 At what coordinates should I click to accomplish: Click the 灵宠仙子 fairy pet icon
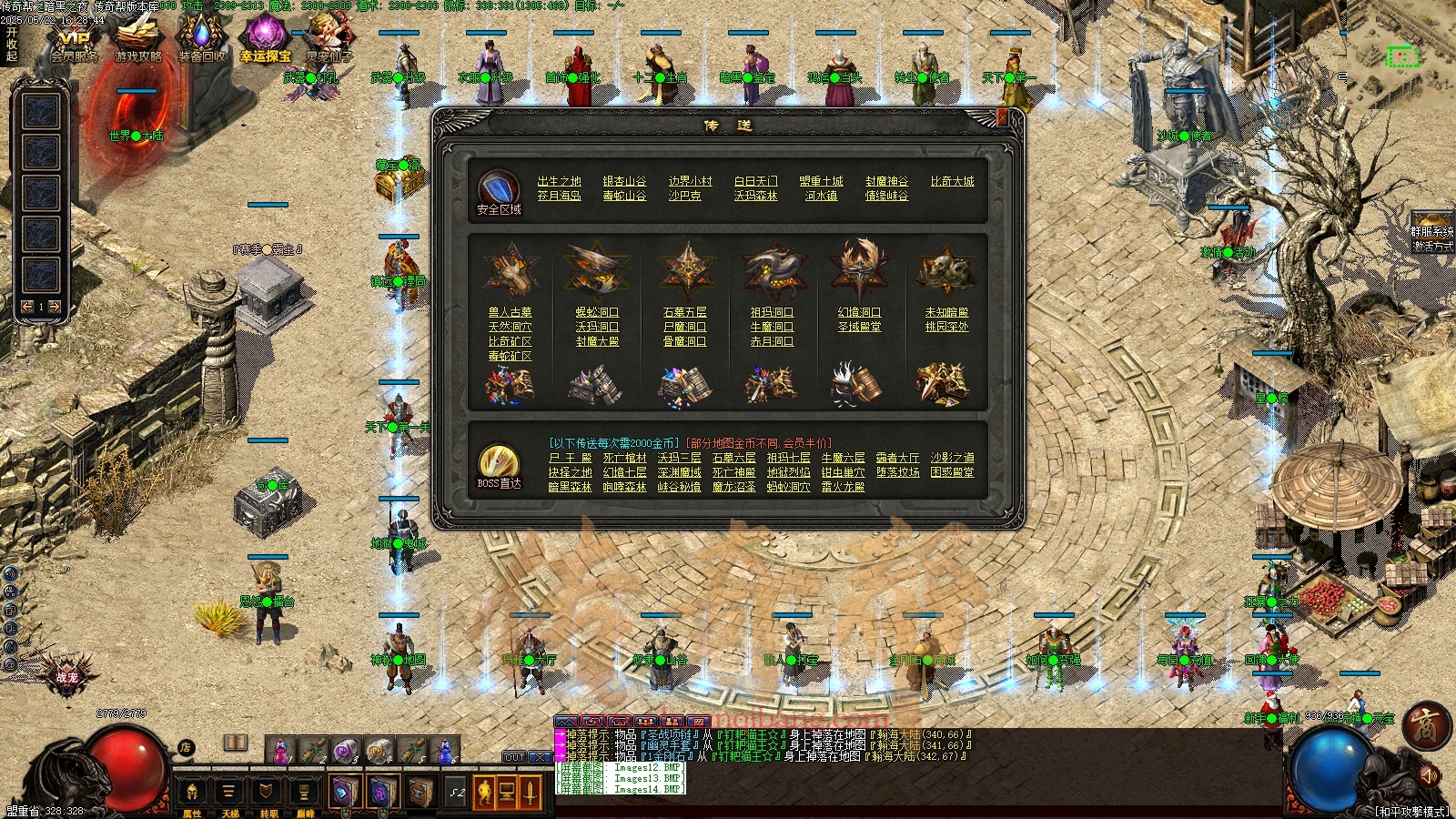pos(329,44)
